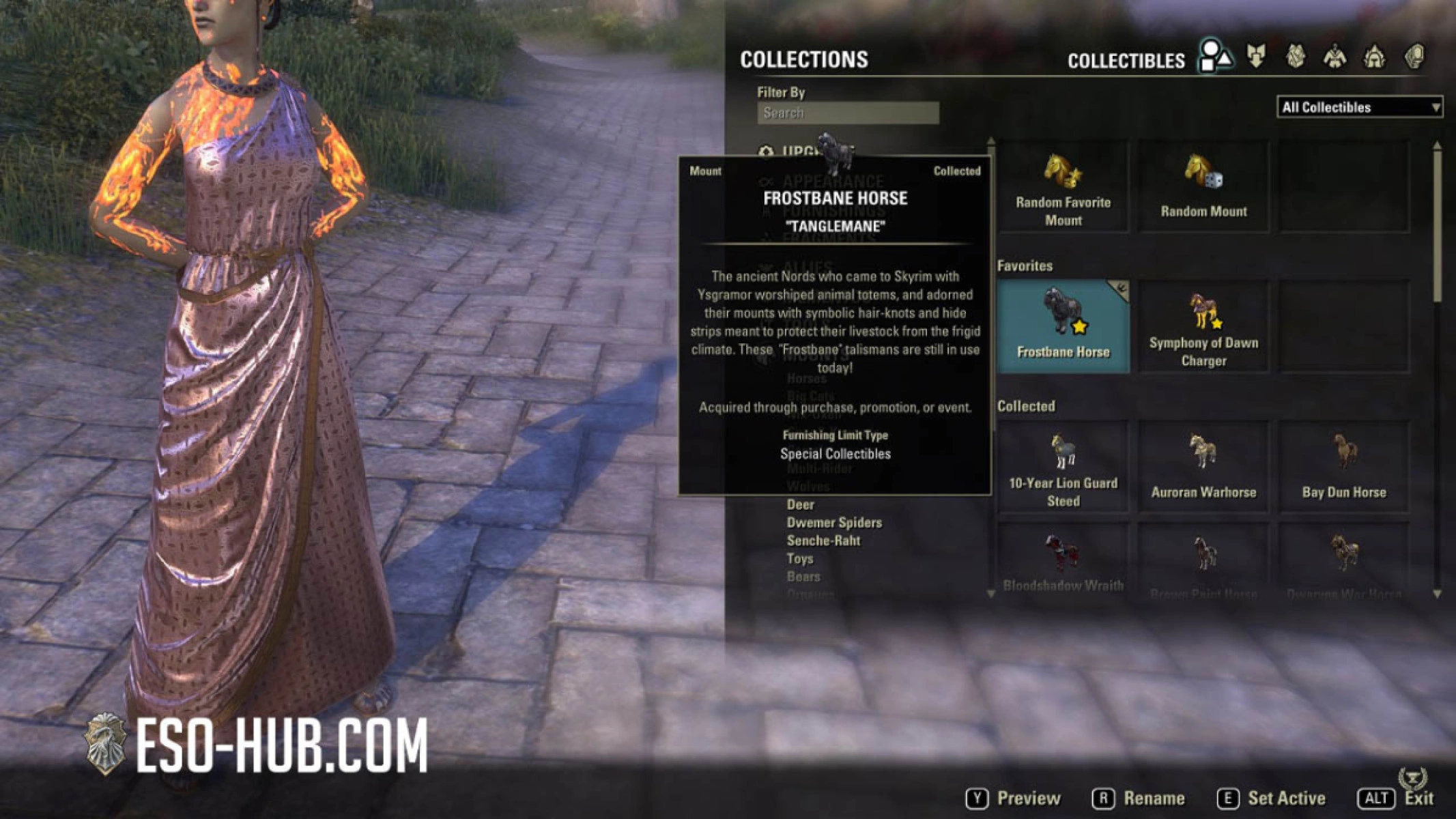Expand the Toys category in the sidebar

(x=800, y=558)
